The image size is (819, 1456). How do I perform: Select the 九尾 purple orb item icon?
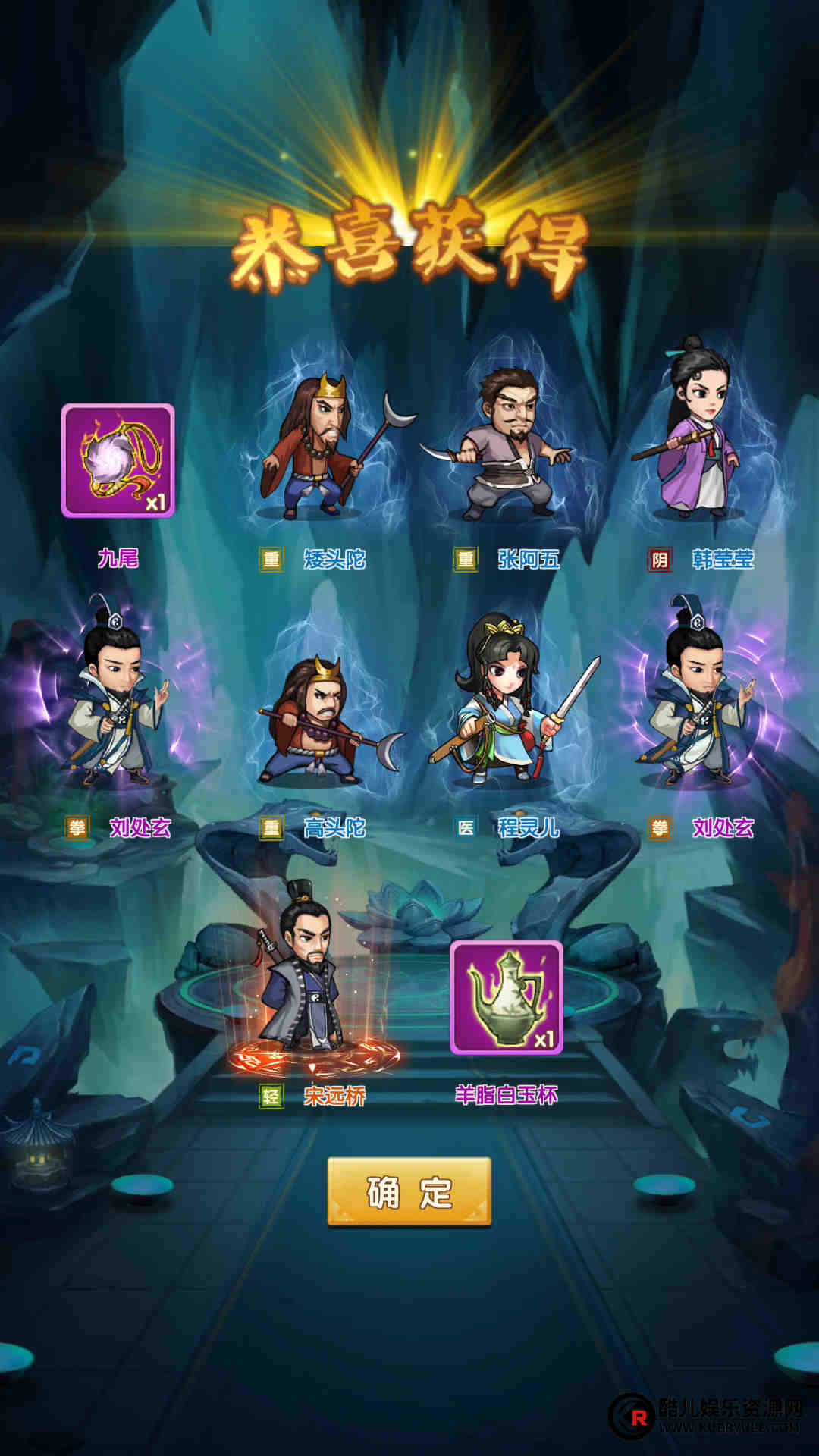point(118,460)
